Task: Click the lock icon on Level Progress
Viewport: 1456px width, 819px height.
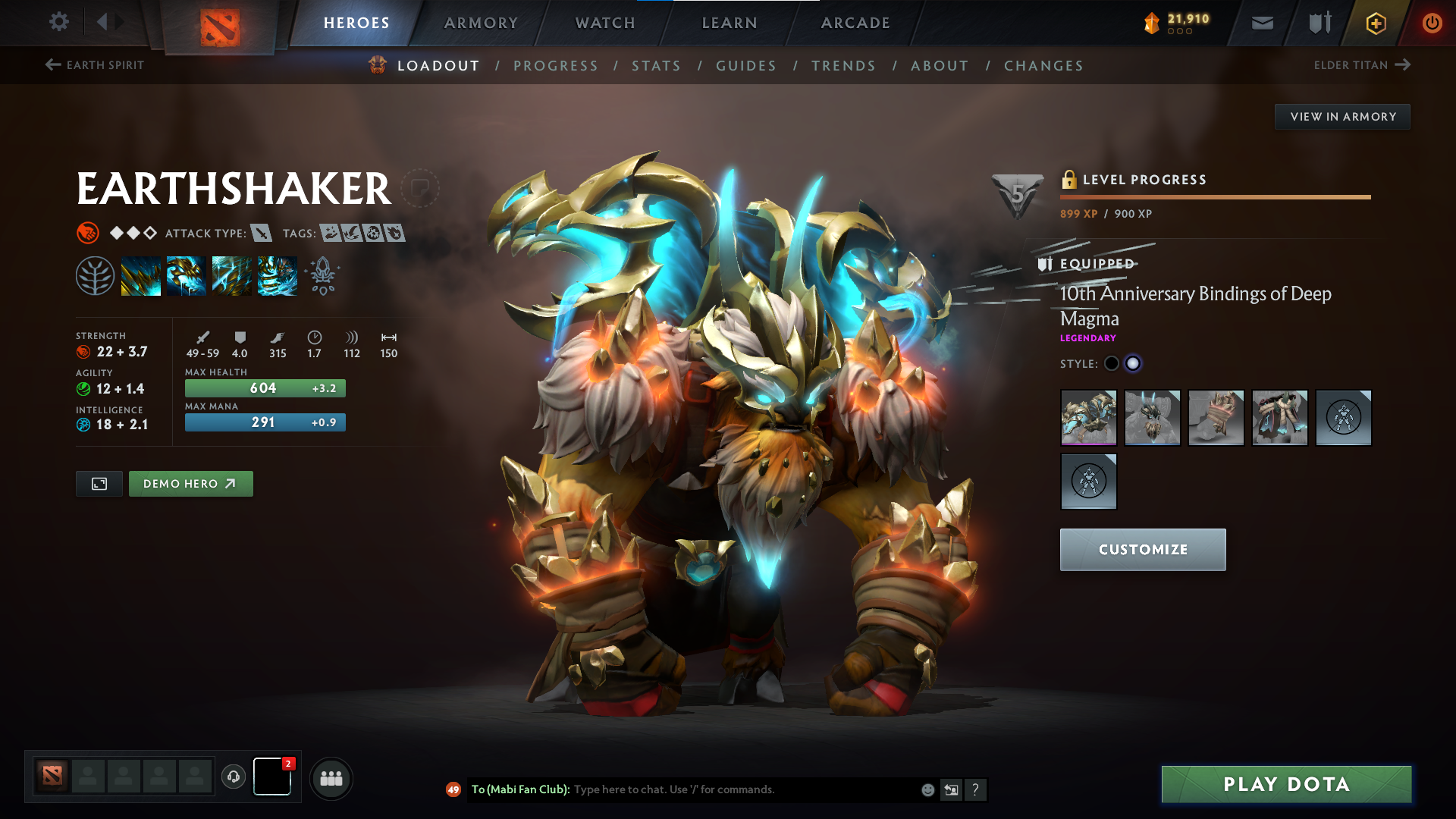Action: click(x=1070, y=180)
